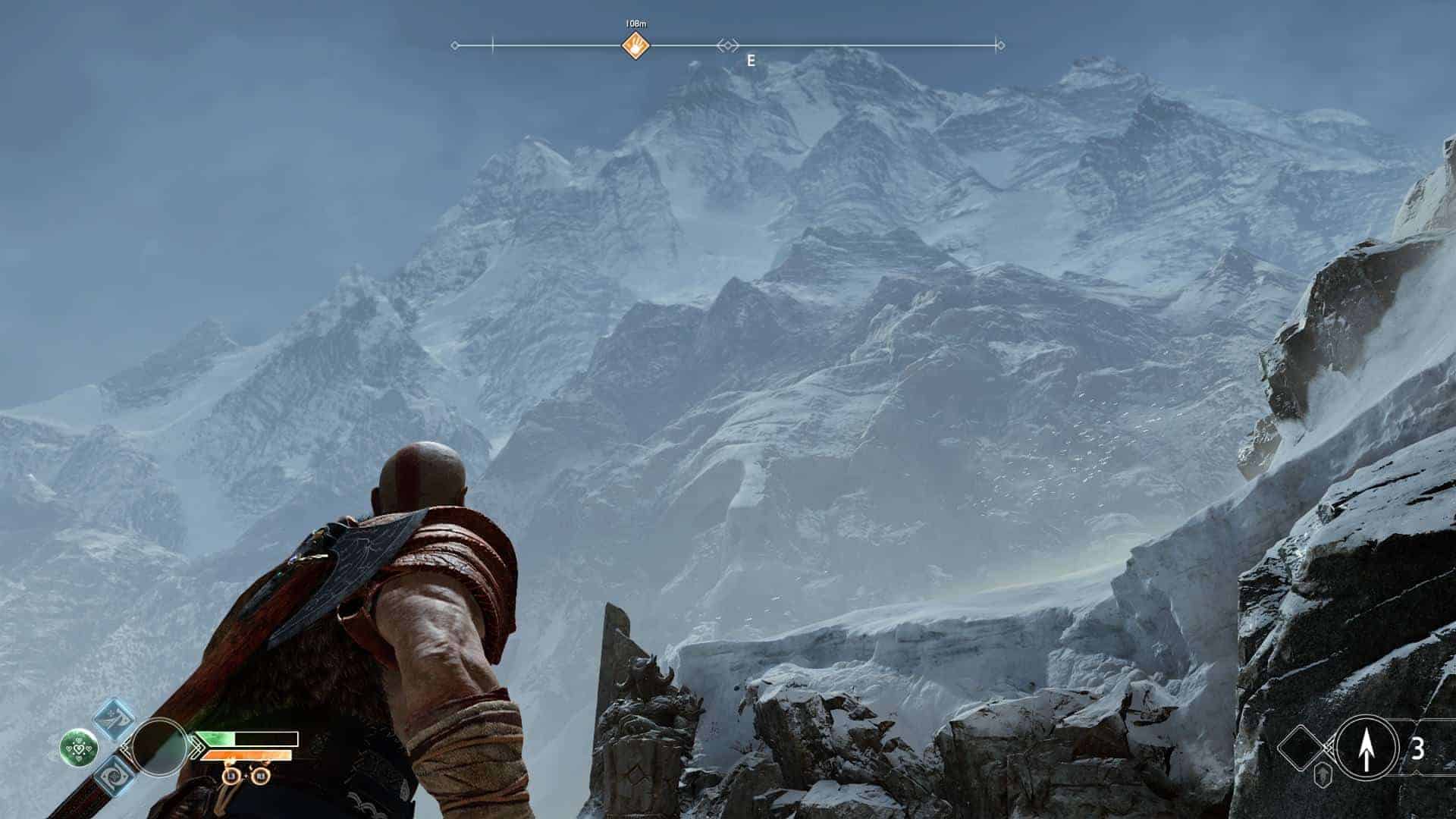Choose the arrow ammo circle icon
Viewport: 1456px width, 819px height.
point(1367,747)
